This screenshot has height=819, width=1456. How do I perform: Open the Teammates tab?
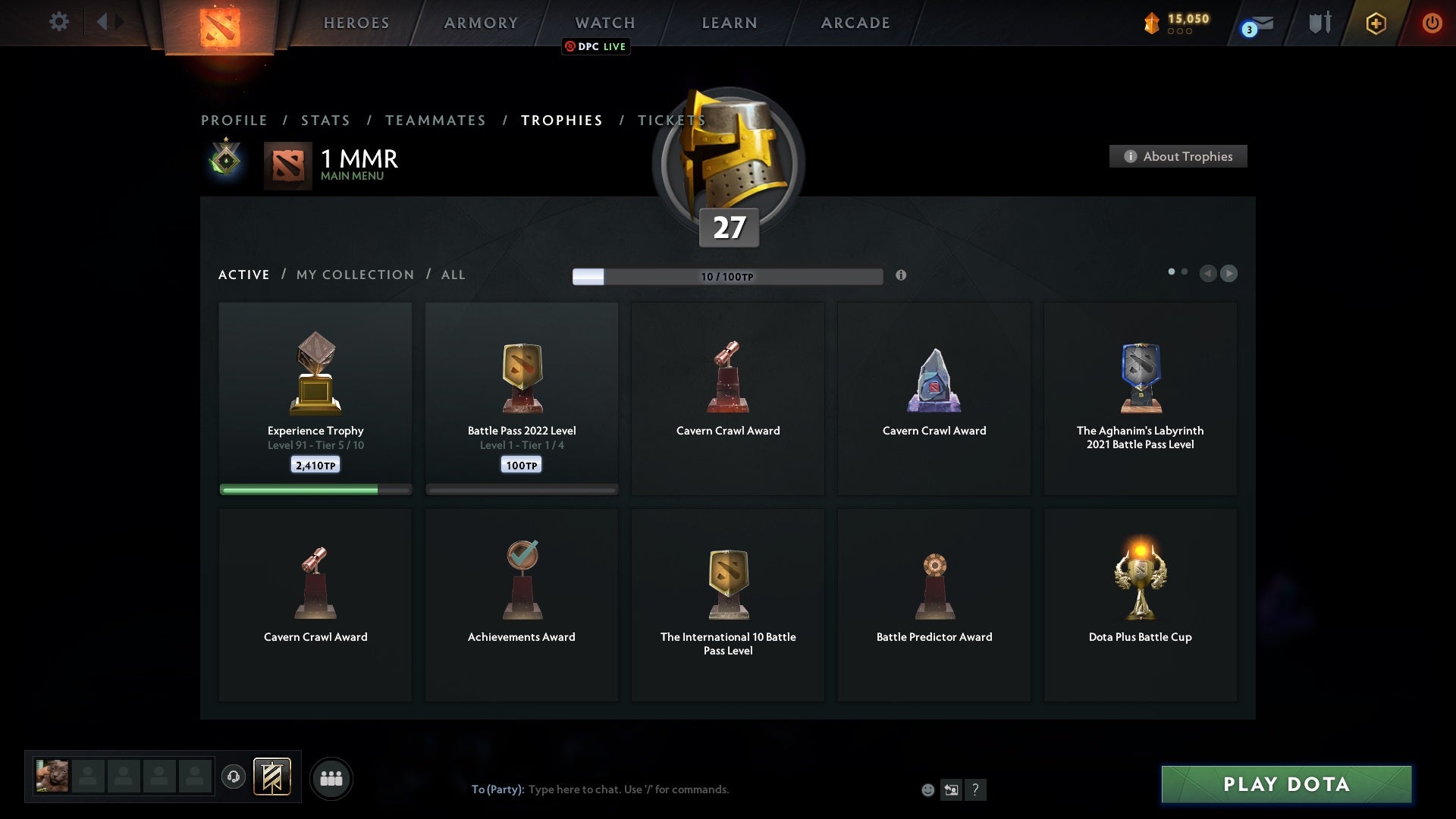tap(435, 121)
